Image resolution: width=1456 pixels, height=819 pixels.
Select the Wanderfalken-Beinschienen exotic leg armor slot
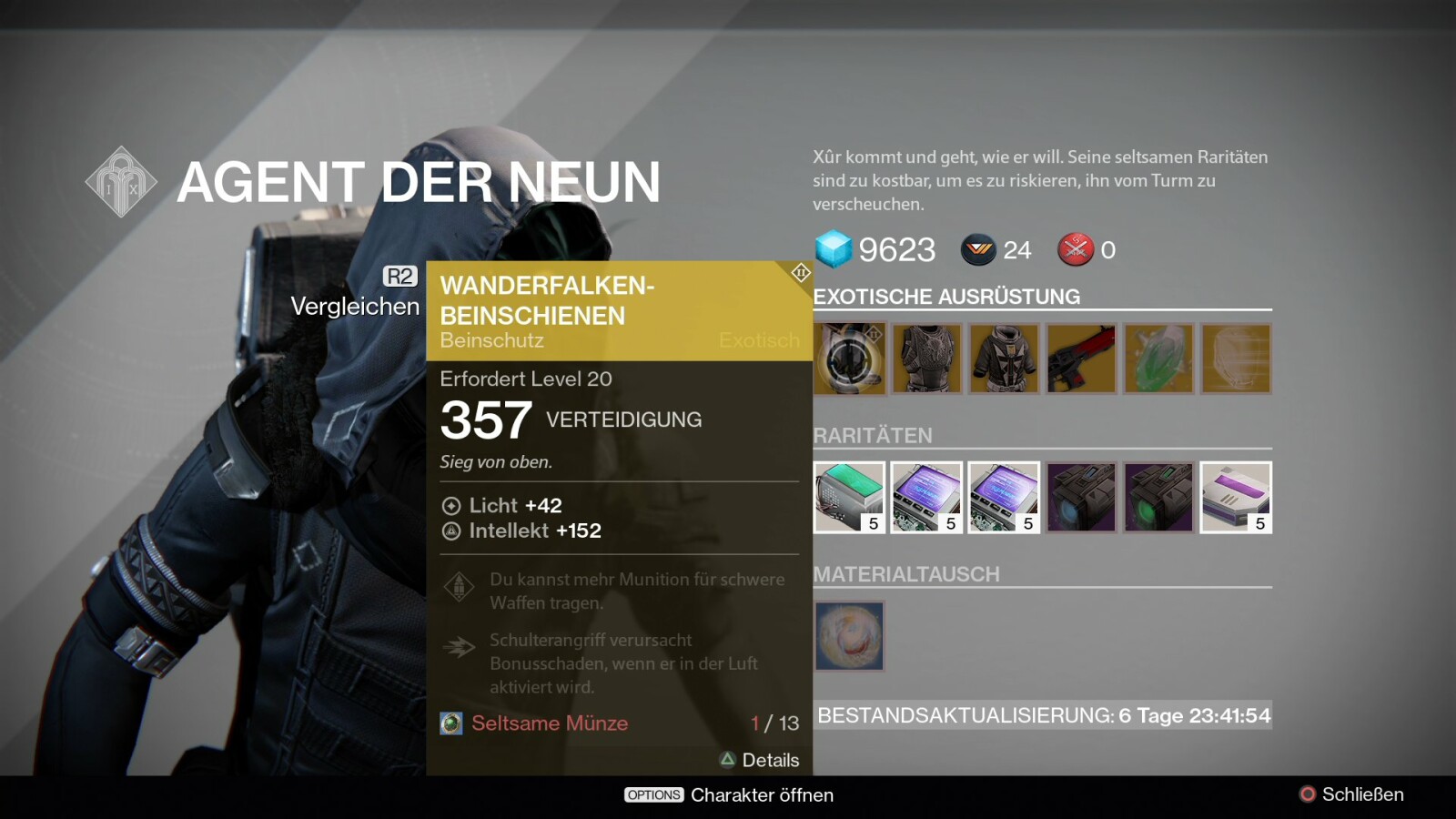click(849, 359)
